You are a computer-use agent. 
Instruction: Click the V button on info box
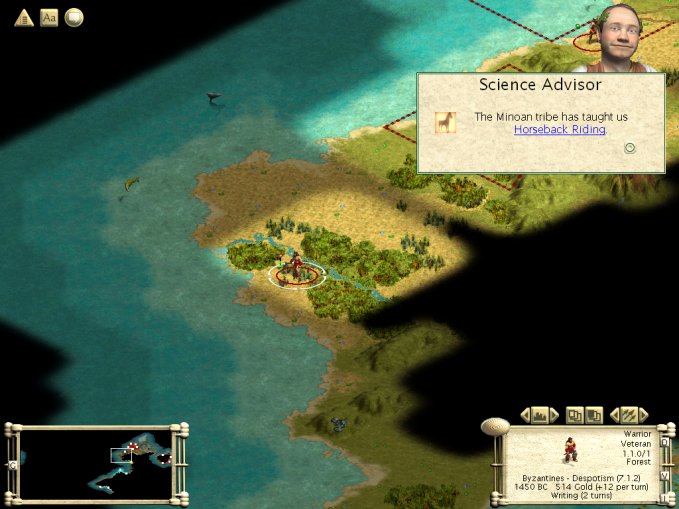664,475
